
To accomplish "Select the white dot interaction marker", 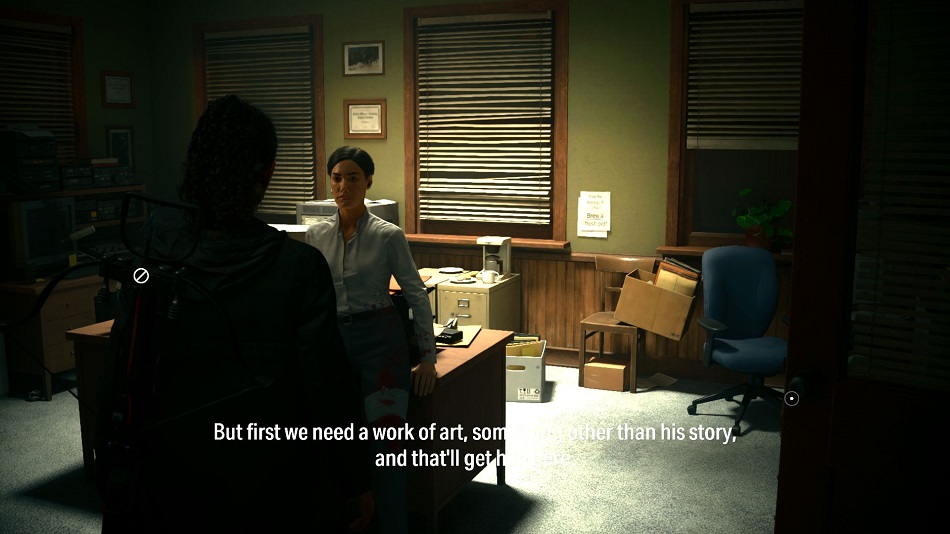I will (x=791, y=398).
